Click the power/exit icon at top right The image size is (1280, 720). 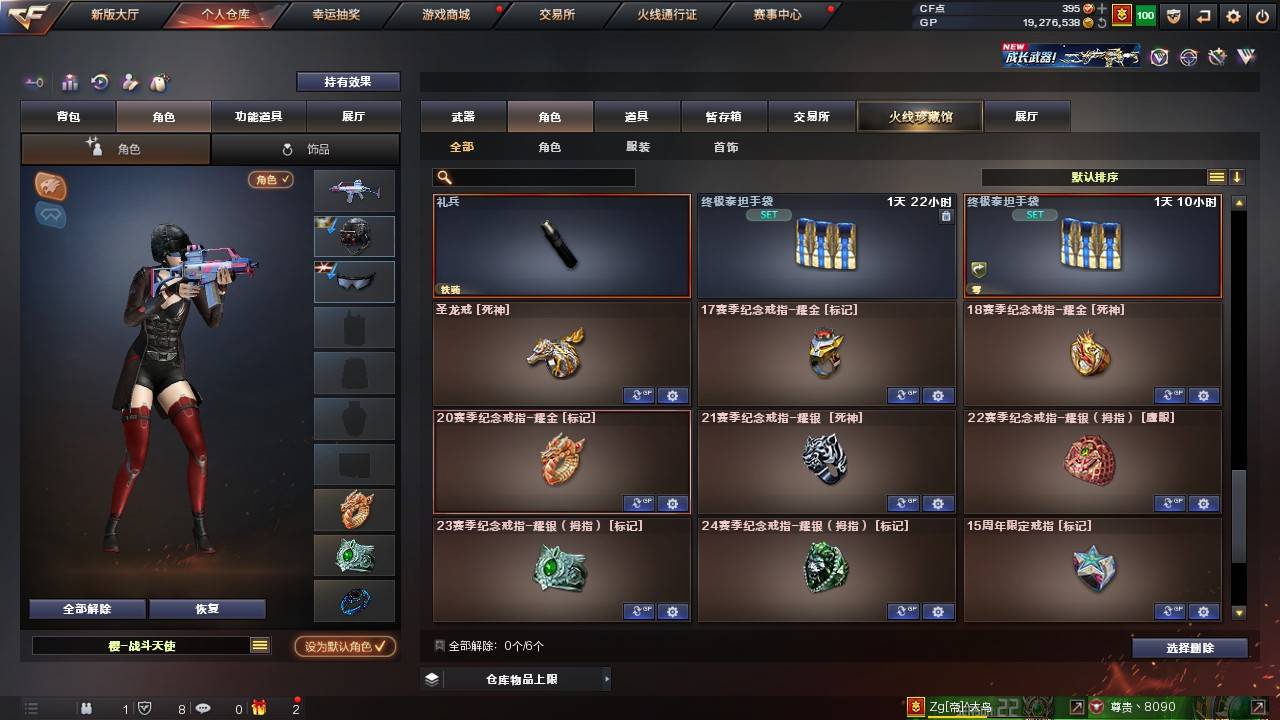point(1262,15)
